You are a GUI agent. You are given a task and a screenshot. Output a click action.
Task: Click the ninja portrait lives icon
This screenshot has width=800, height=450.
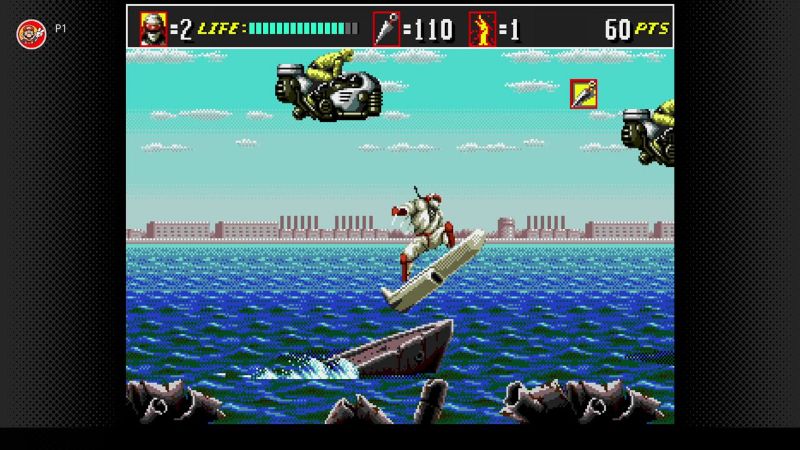[153, 28]
